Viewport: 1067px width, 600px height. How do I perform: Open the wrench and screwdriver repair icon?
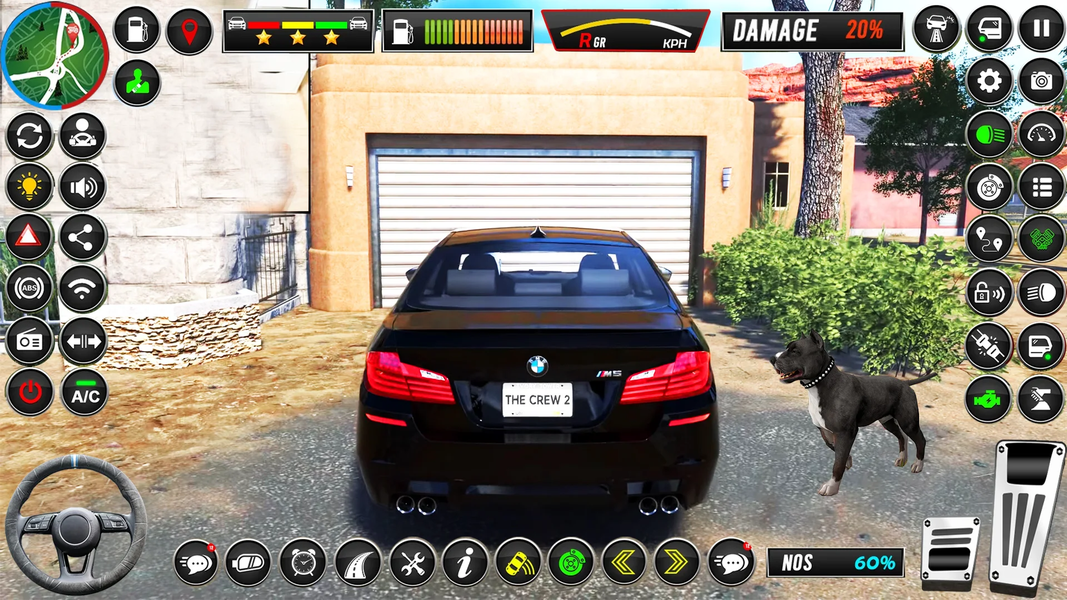pyautogui.click(x=411, y=562)
